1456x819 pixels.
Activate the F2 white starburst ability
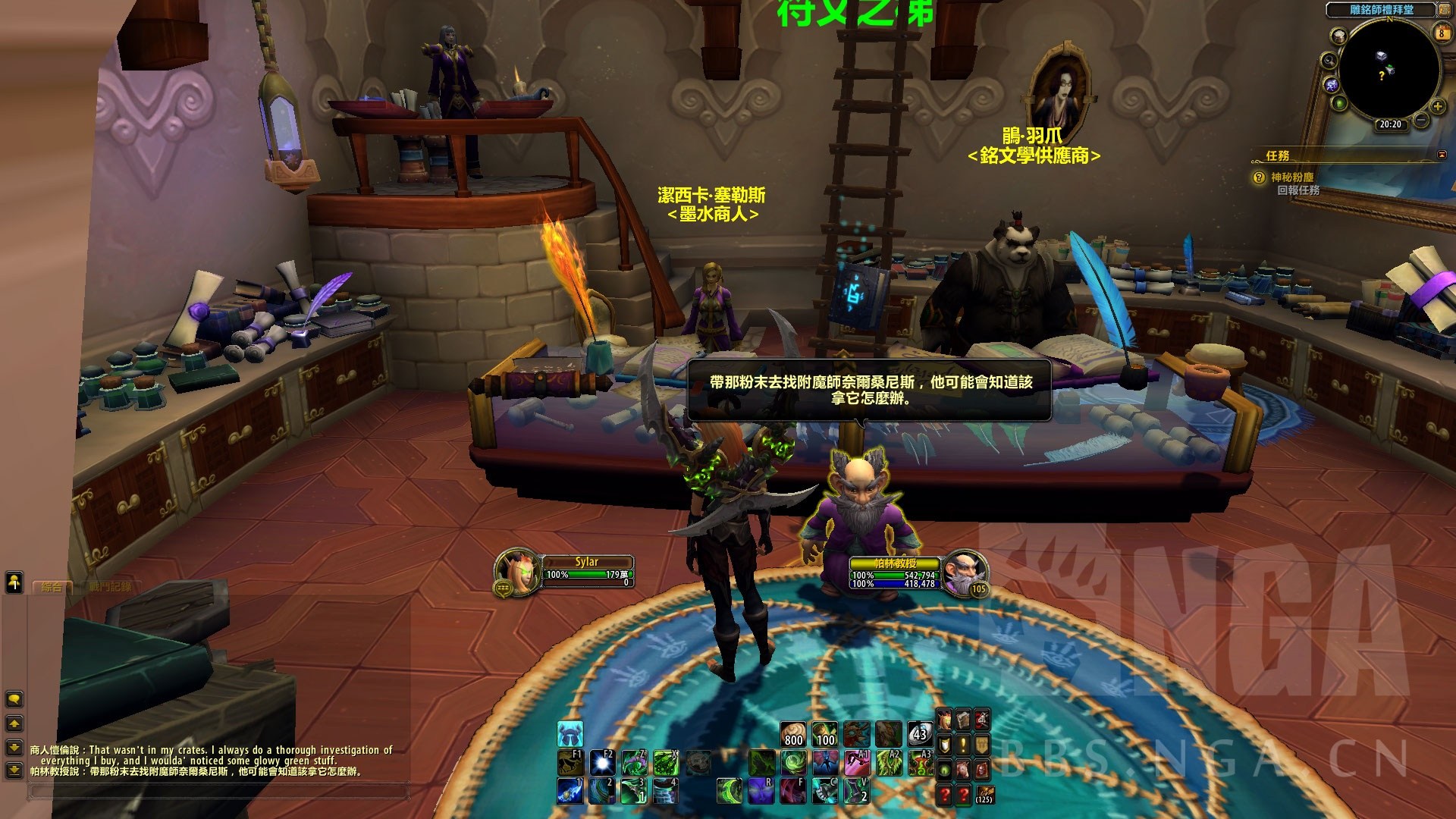(x=602, y=761)
